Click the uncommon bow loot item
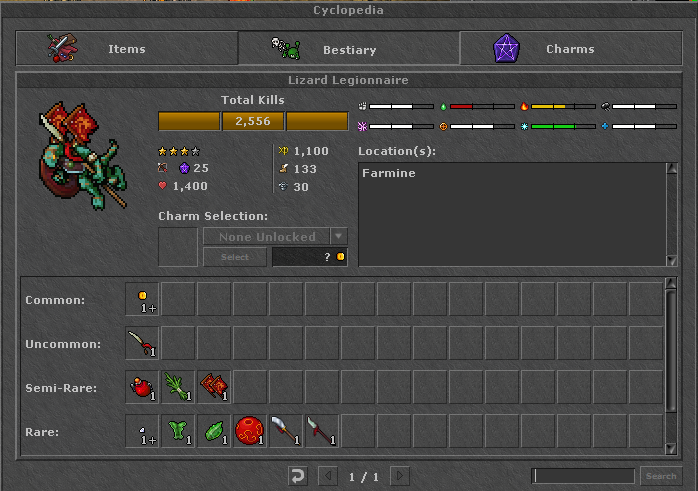The width and height of the screenshot is (698, 491). [x=142, y=343]
